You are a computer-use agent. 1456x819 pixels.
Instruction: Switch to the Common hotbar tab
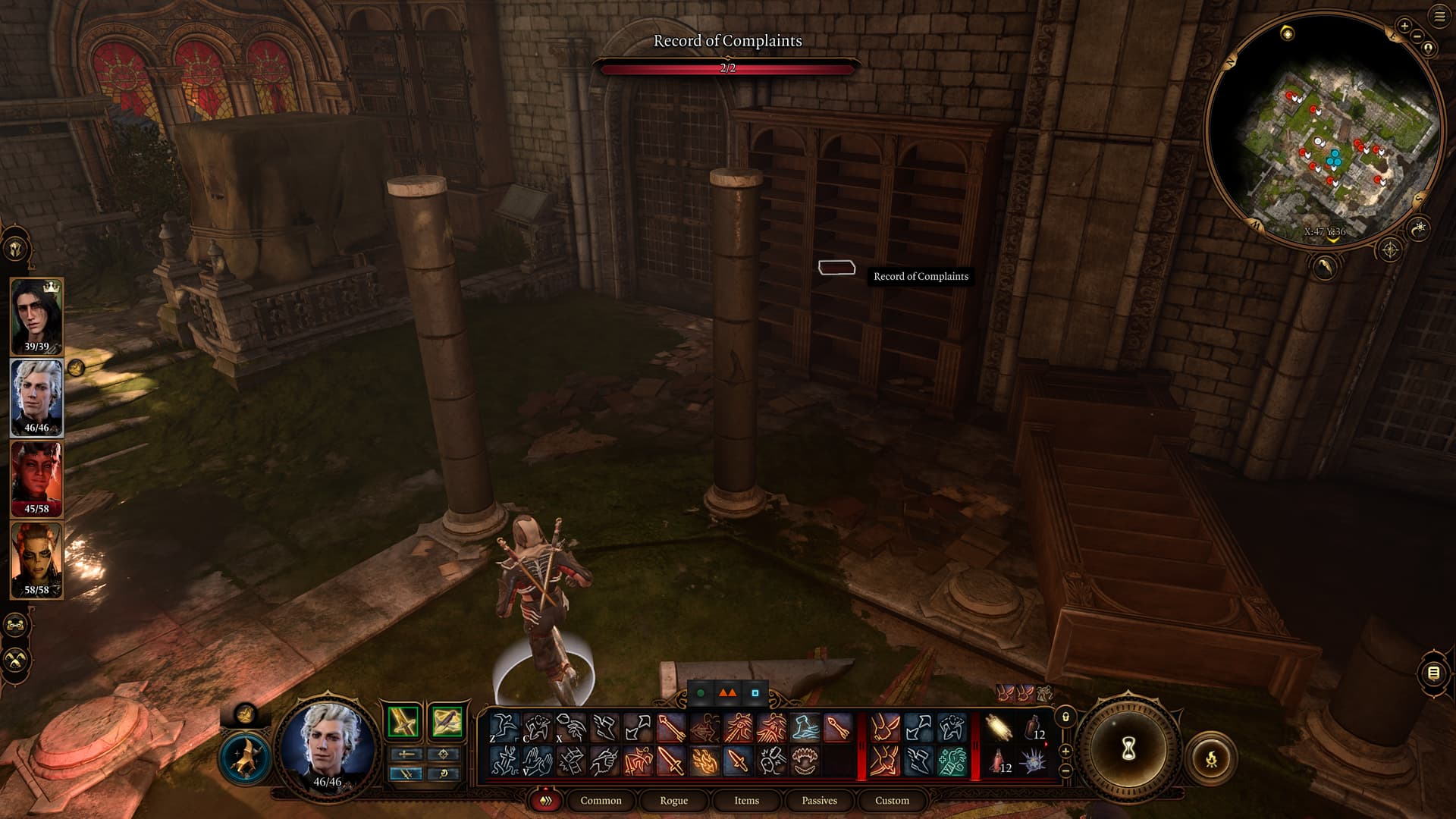point(601,800)
